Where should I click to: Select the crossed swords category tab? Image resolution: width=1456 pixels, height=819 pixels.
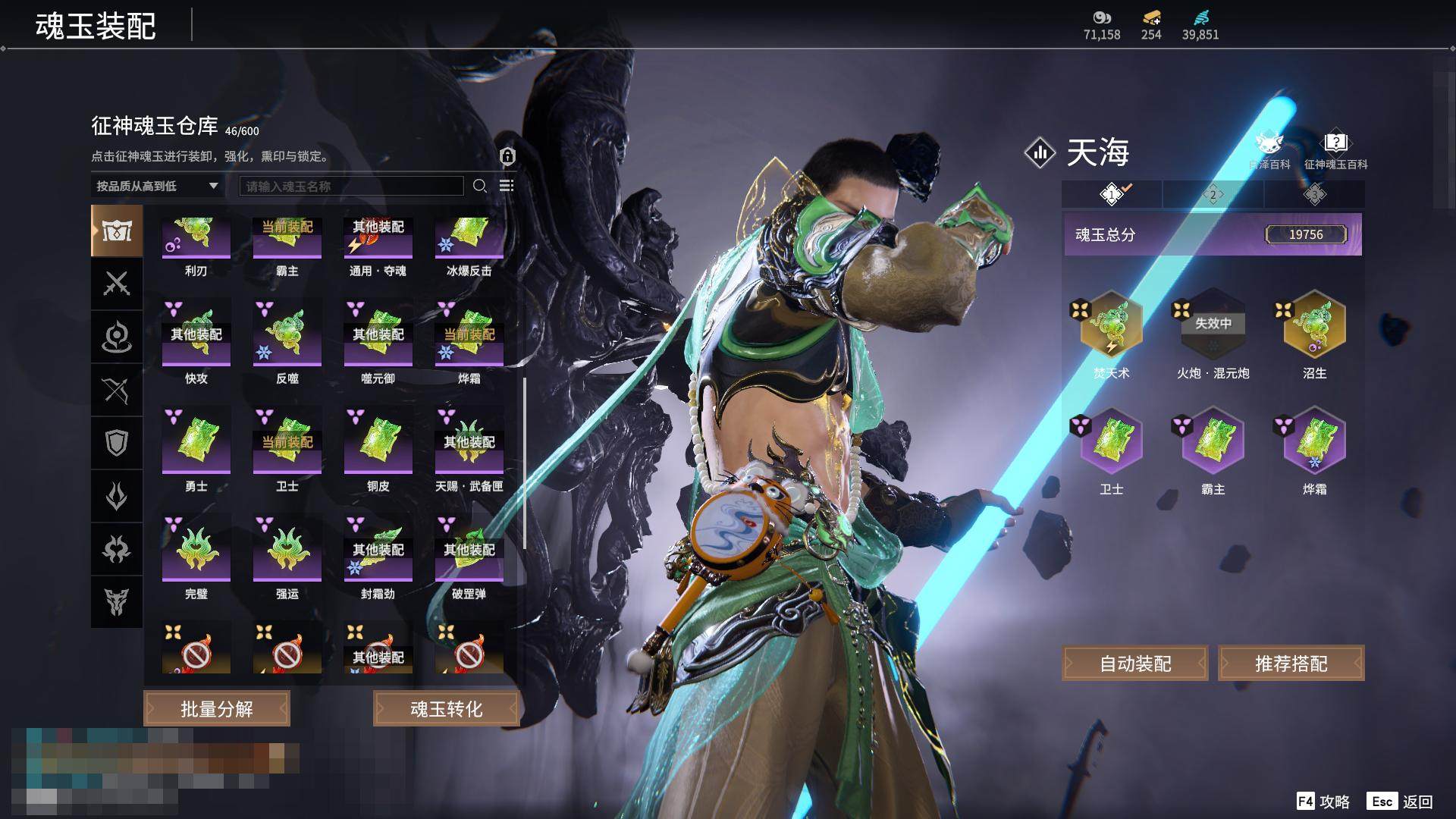(117, 284)
